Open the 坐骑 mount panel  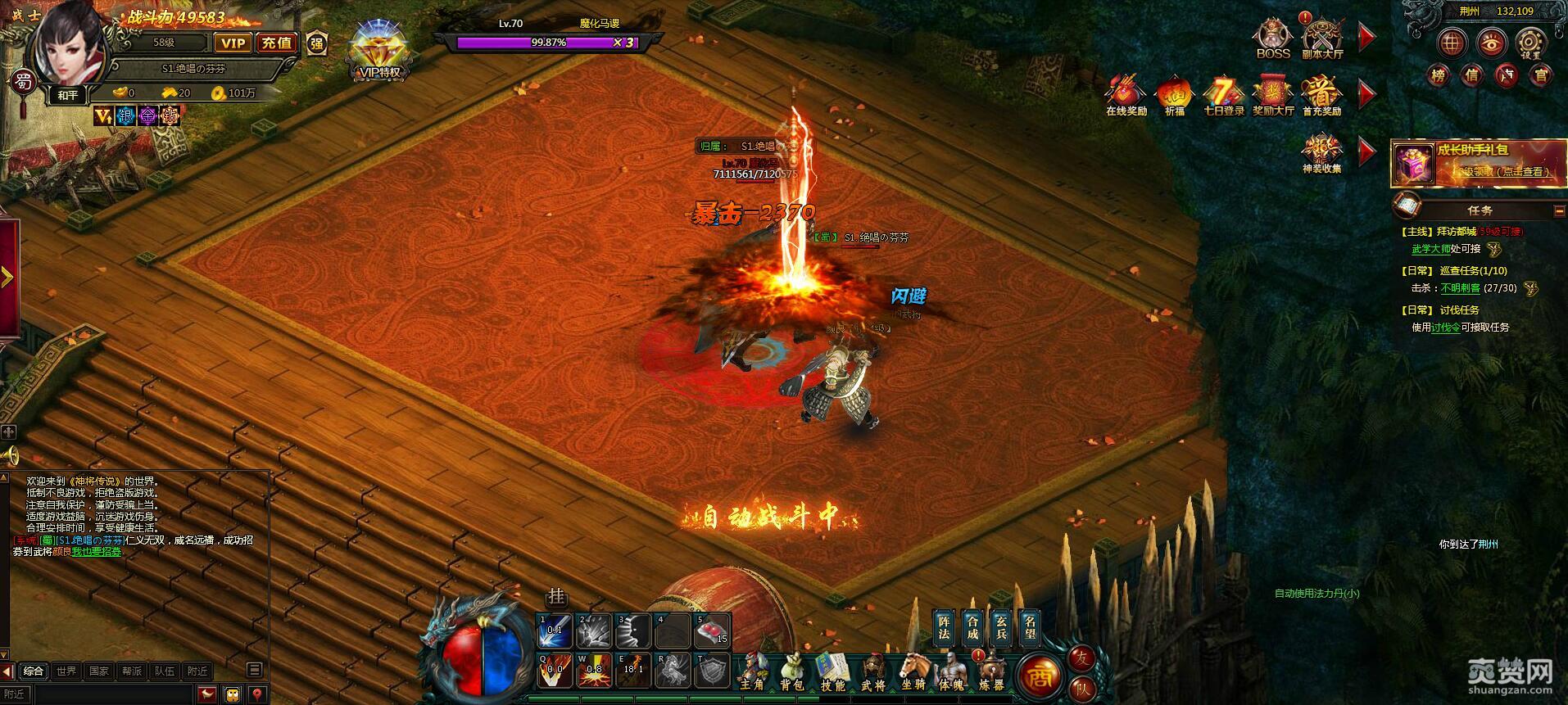[913, 671]
